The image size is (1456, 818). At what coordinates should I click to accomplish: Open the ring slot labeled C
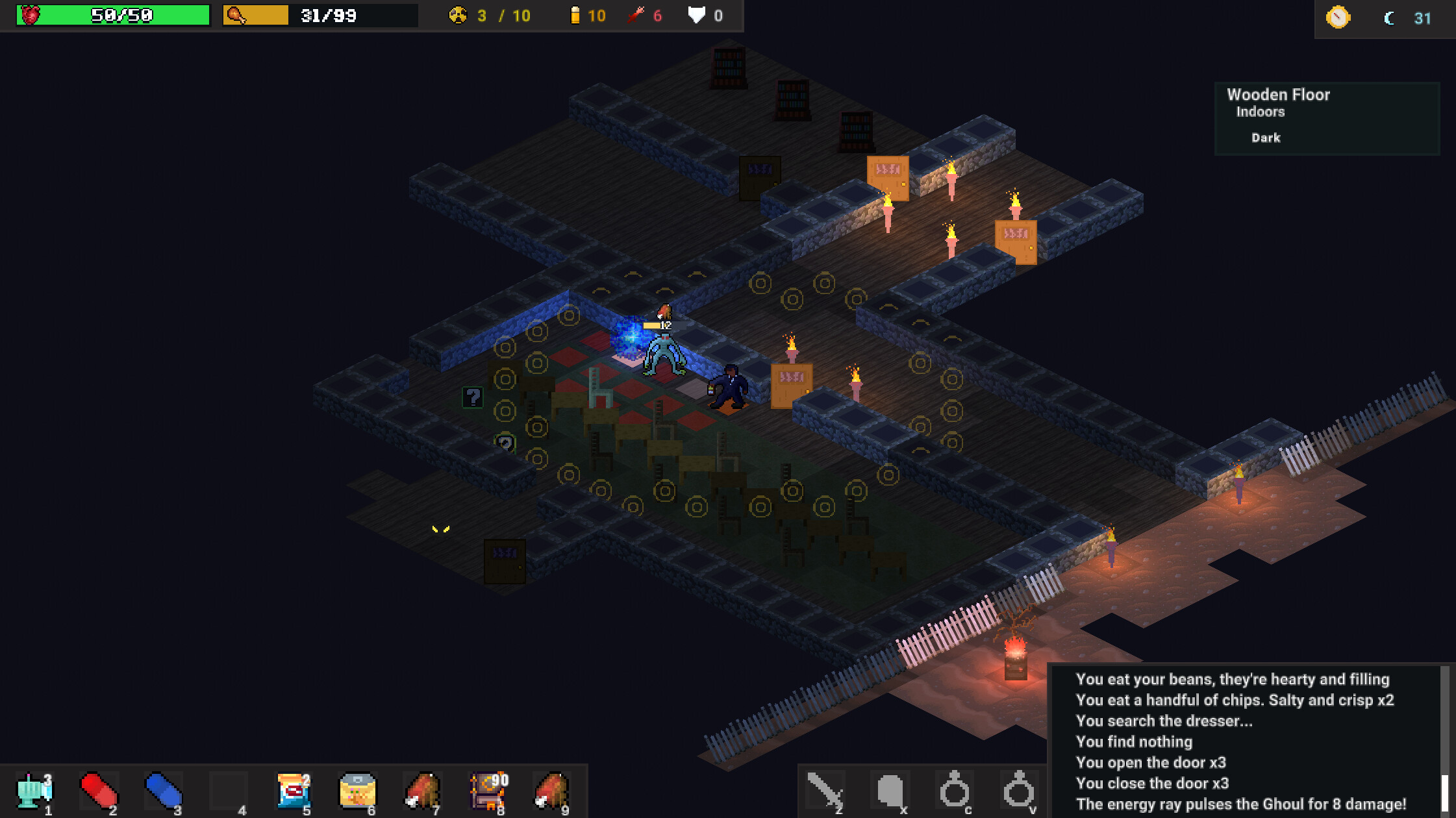point(955,791)
